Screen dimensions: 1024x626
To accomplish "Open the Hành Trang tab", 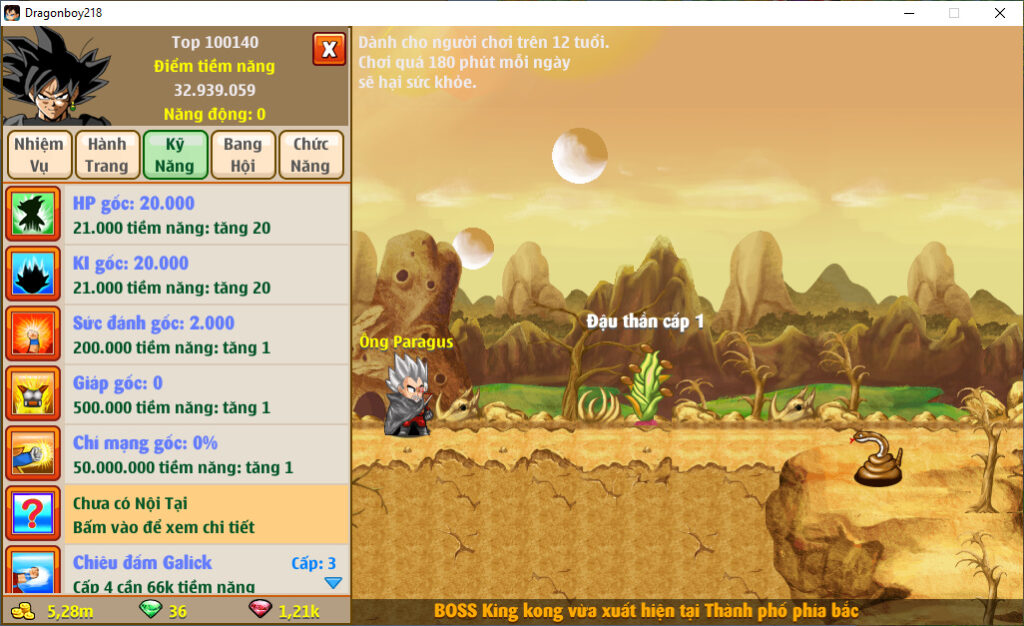I will pos(107,155).
